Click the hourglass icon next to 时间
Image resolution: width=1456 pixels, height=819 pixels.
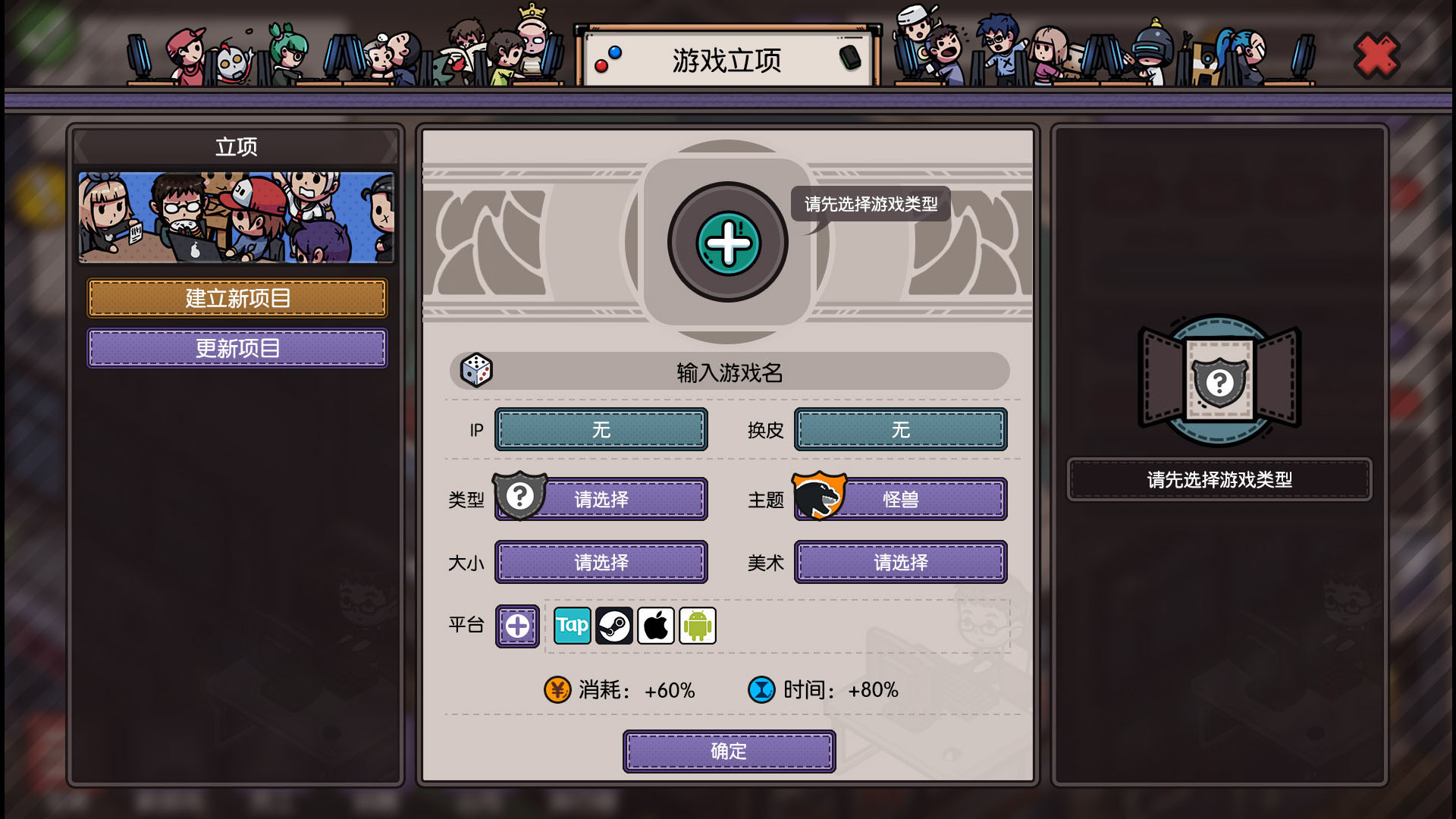[x=761, y=690]
